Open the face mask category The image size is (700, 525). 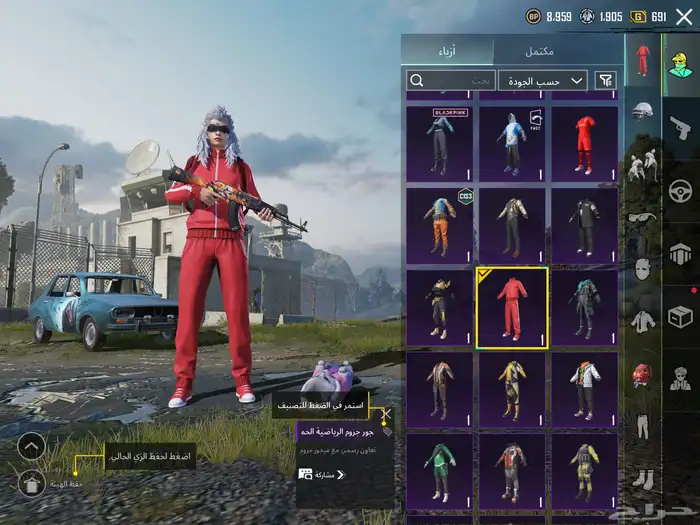tap(642, 269)
